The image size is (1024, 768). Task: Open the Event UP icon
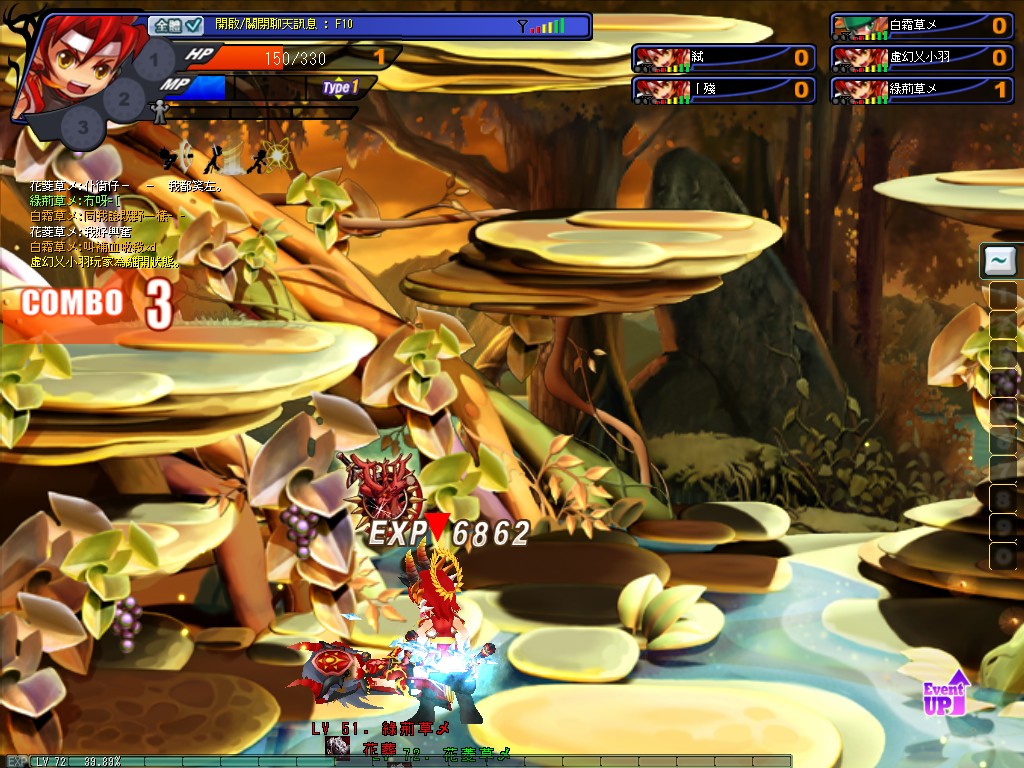point(945,693)
